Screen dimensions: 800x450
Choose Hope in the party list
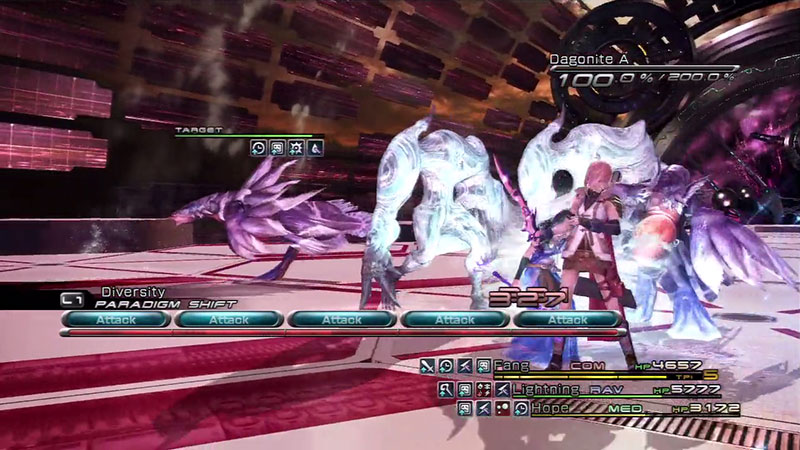click(551, 409)
